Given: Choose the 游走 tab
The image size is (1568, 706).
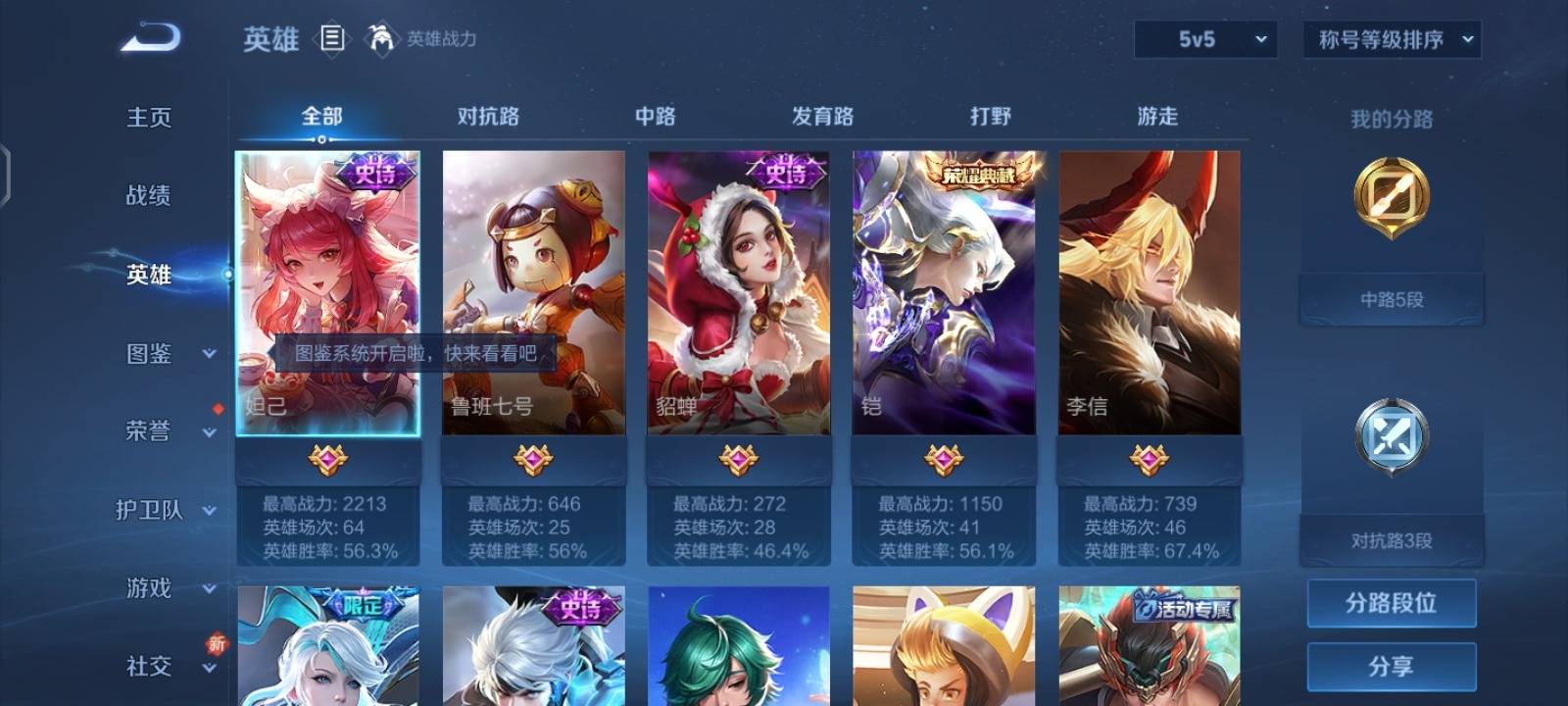Looking at the screenshot, I should click(1157, 117).
